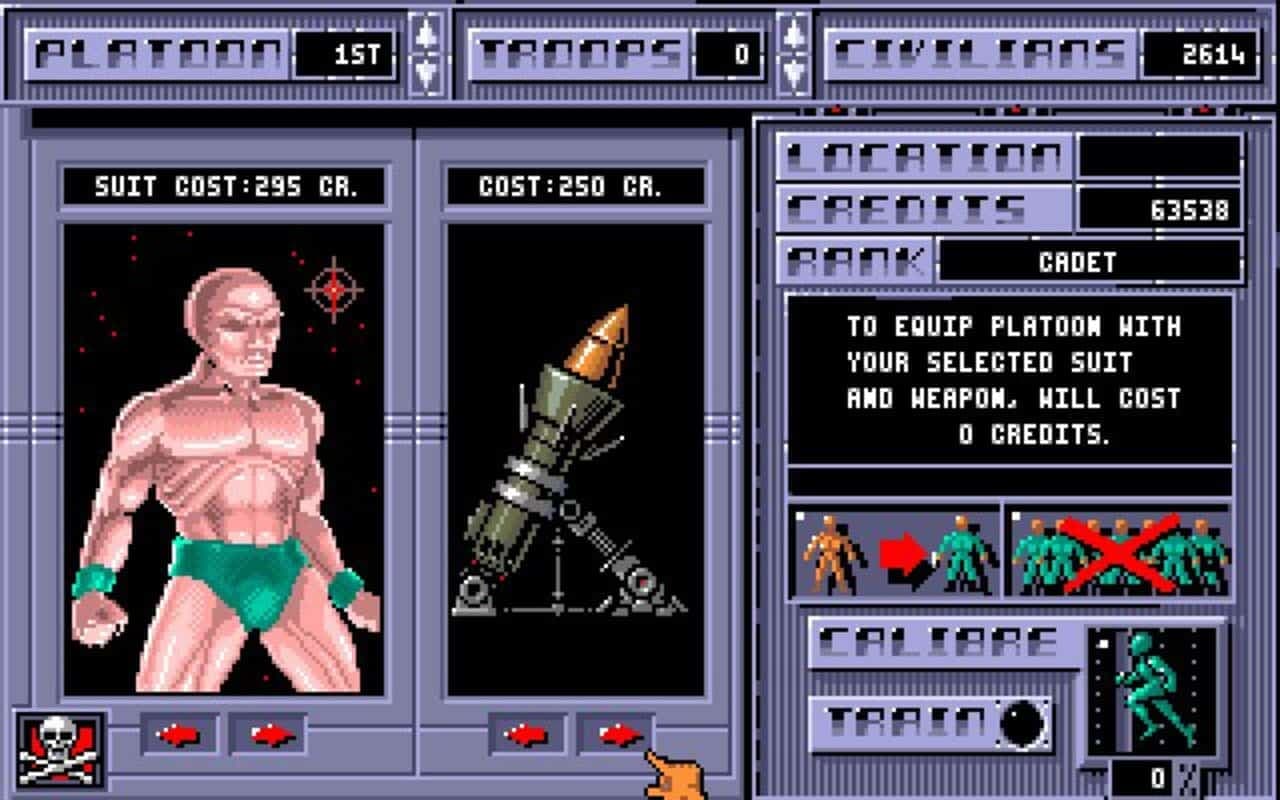
Task: Click the up arrow beside the Troops counter
Action: point(795,31)
